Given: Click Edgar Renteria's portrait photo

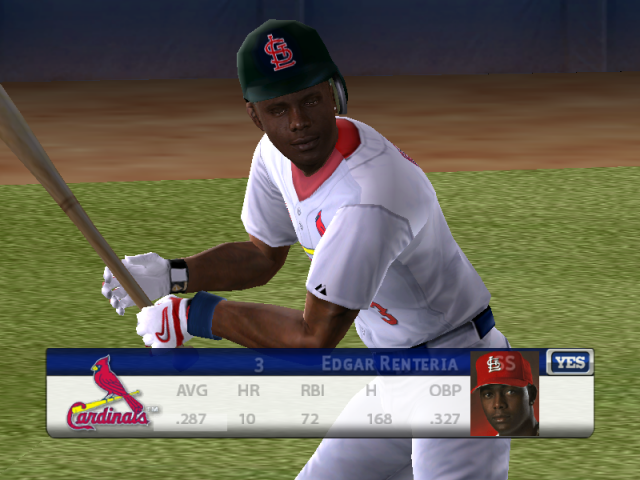Looking at the screenshot, I should pos(504,393).
